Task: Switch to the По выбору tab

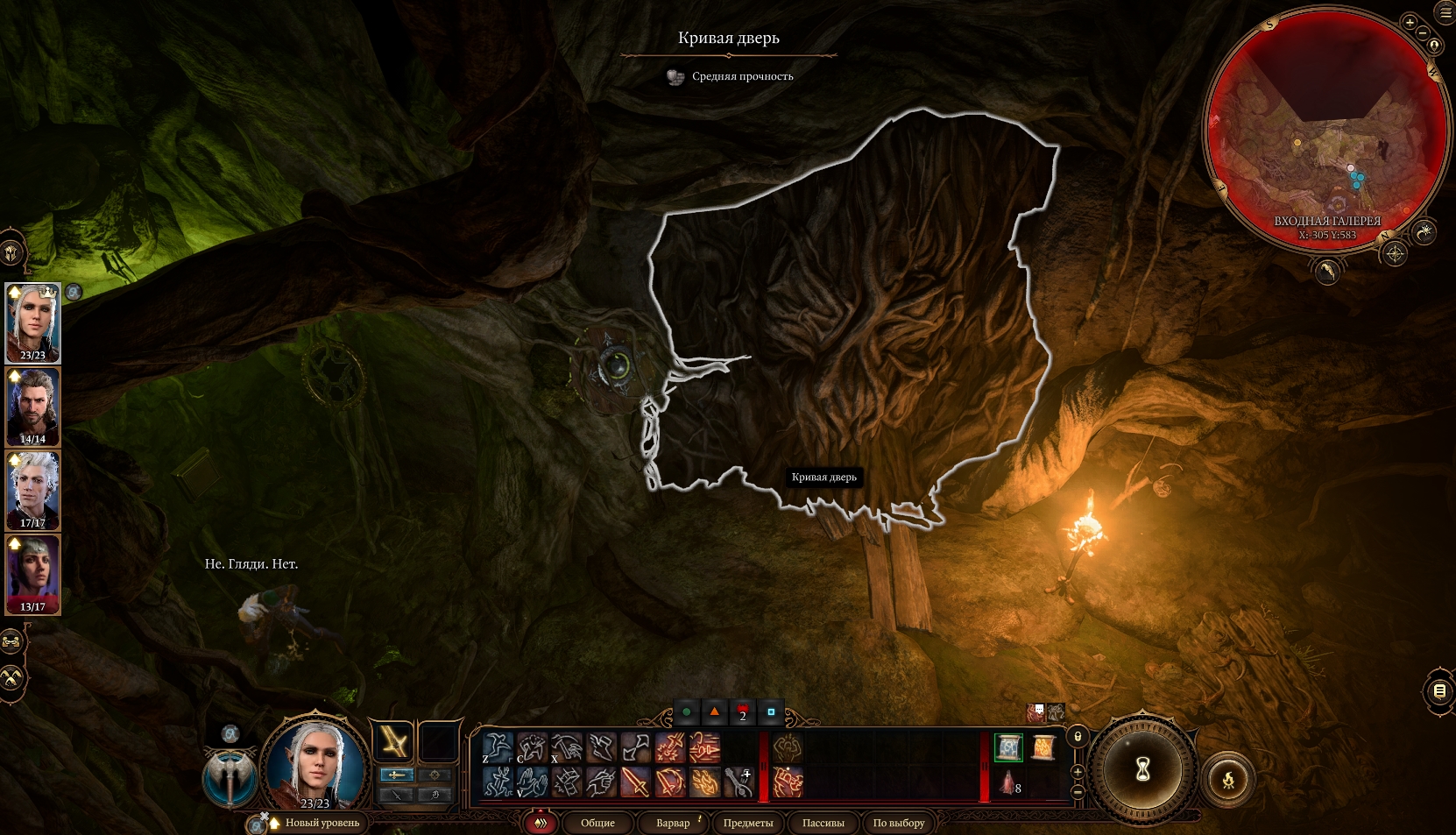Action: click(898, 823)
